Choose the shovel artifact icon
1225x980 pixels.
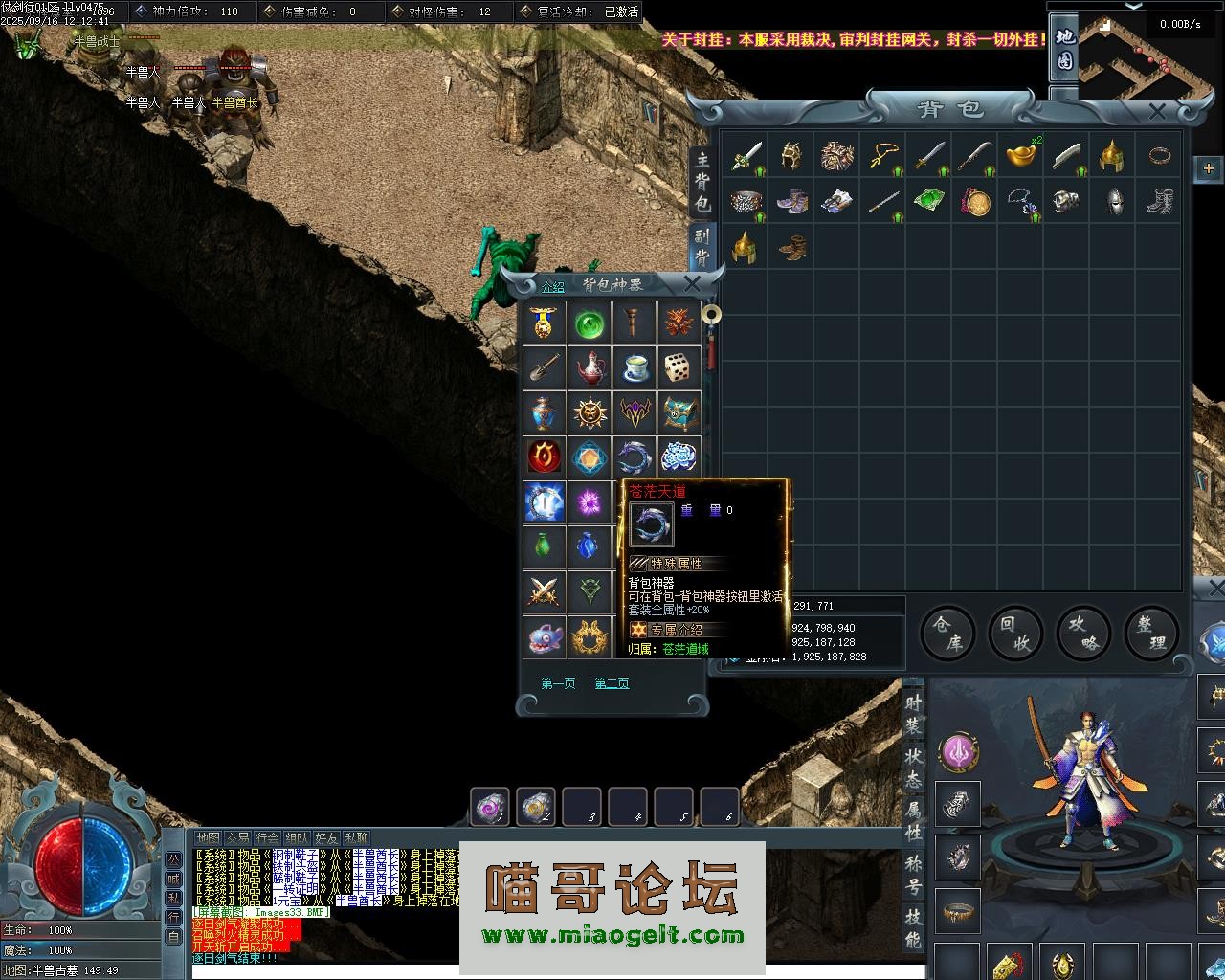[x=544, y=367]
